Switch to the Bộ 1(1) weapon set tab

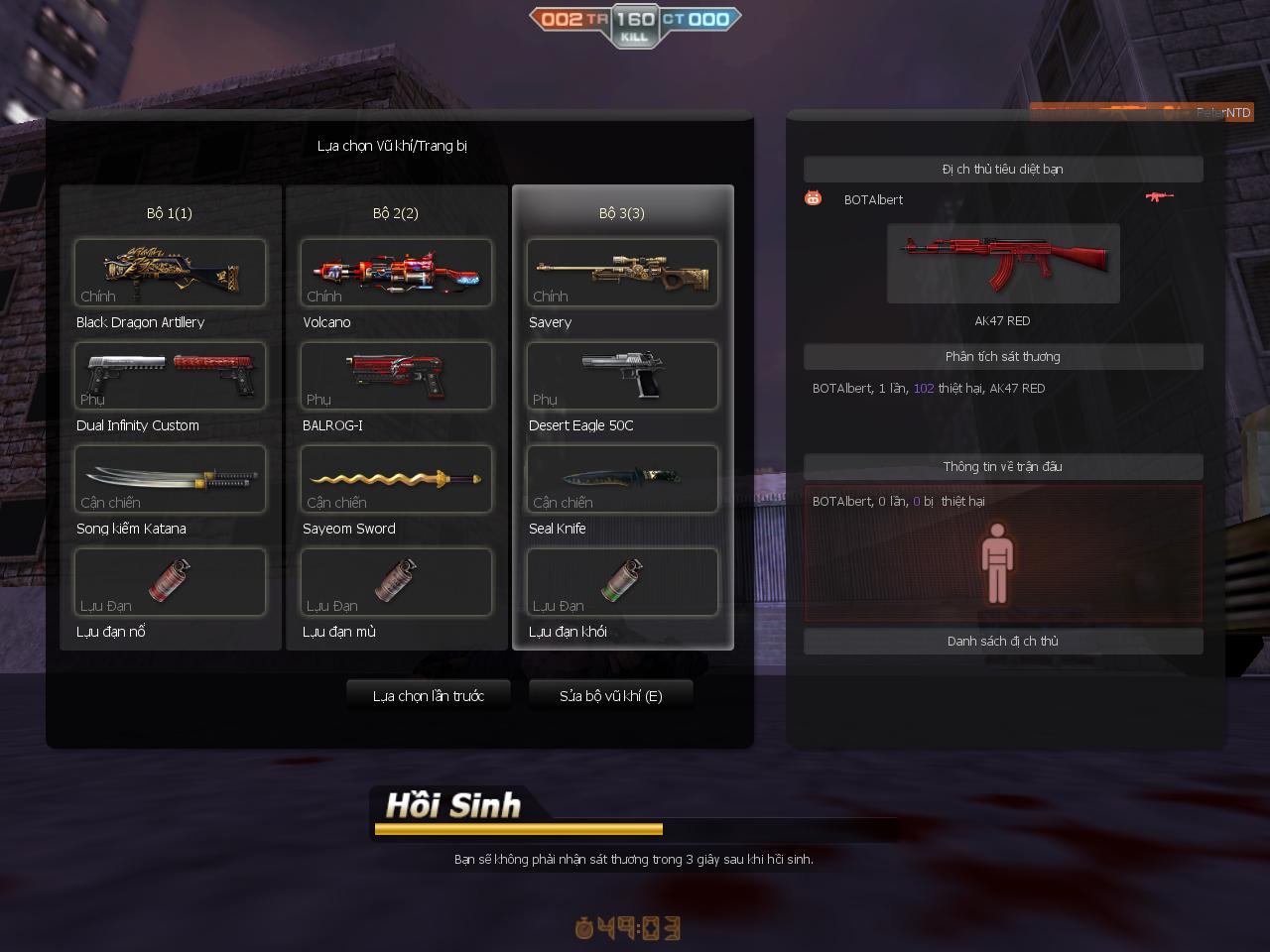tap(169, 212)
